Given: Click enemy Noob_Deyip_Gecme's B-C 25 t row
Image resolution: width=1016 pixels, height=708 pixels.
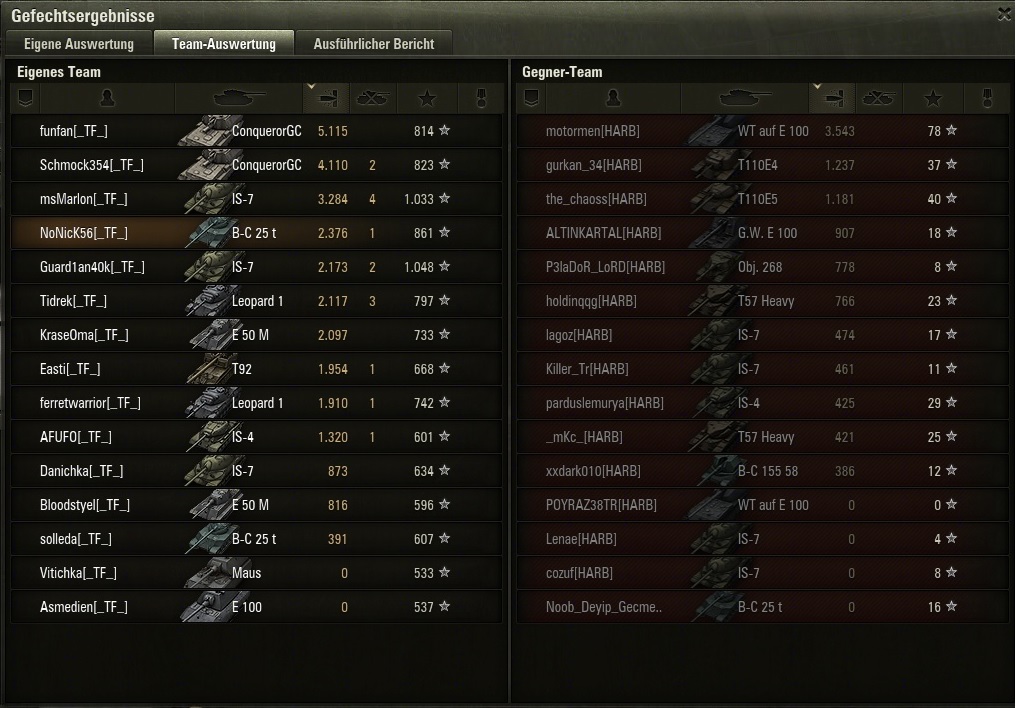Looking at the screenshot, I should click(762, 607).
